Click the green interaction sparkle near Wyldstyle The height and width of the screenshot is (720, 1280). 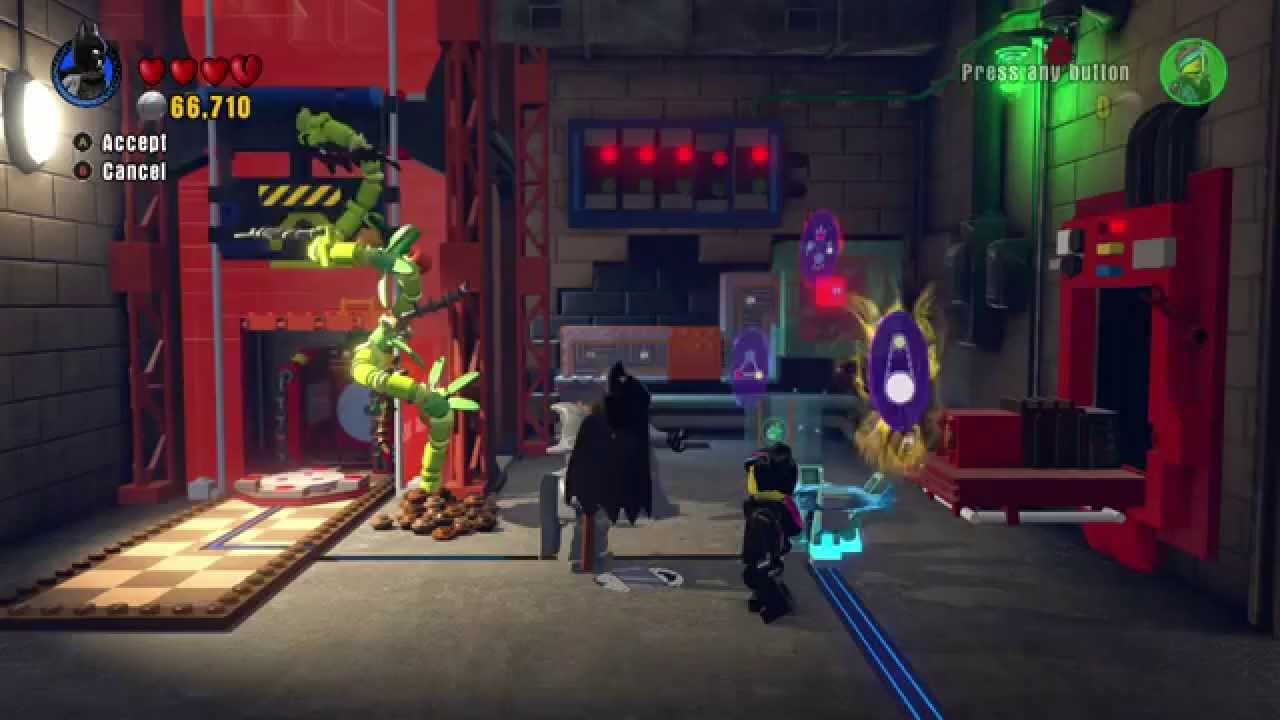[x=772, y=429]
